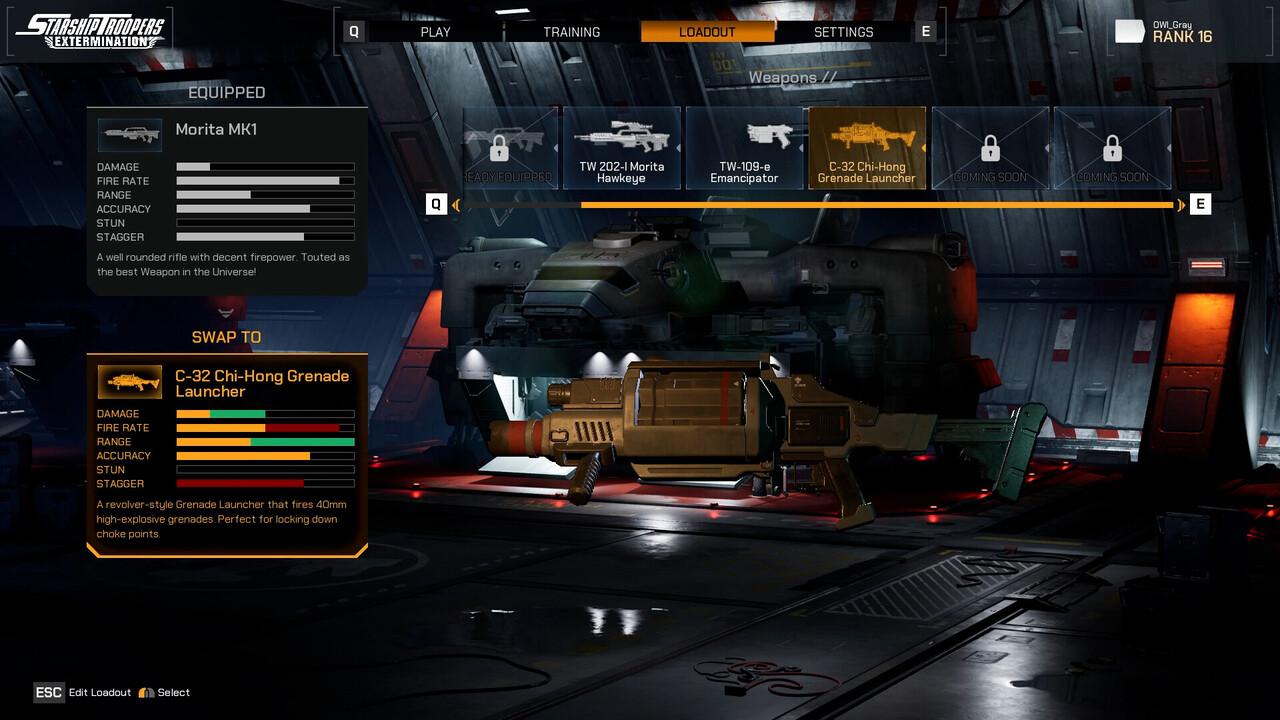Click the equipped Morita MK1 weapon panel
Viewport: 1280px width, 720px height.
point(227,200)
